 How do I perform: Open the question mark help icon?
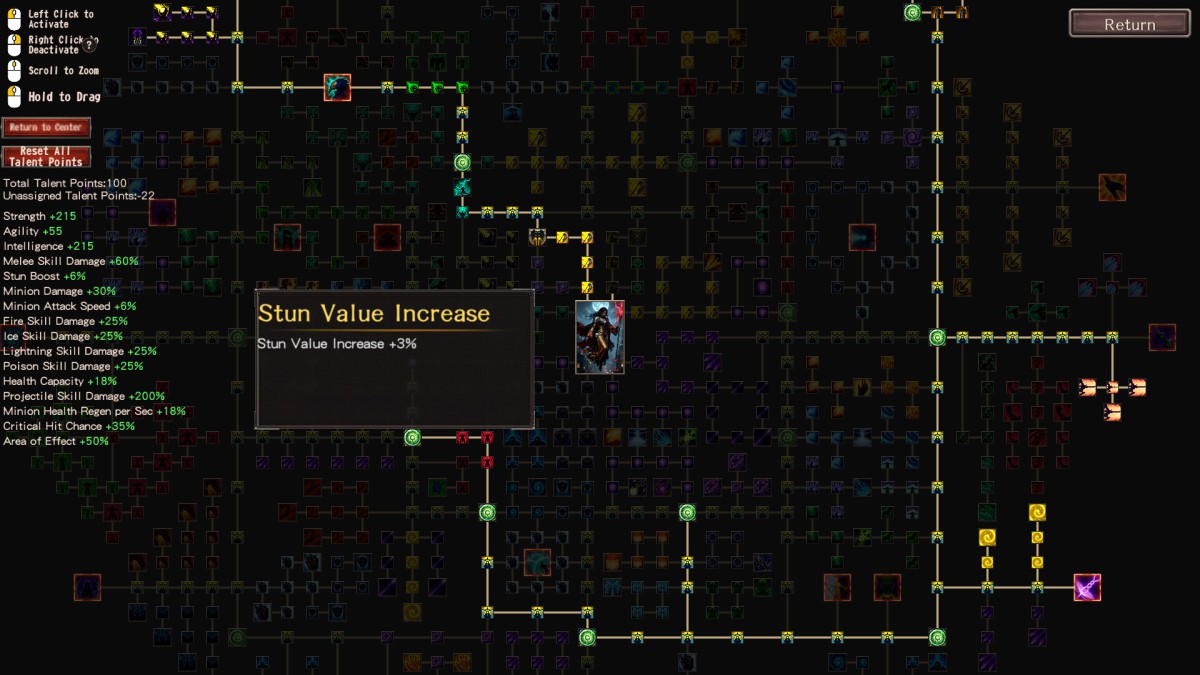click(89, 44)
